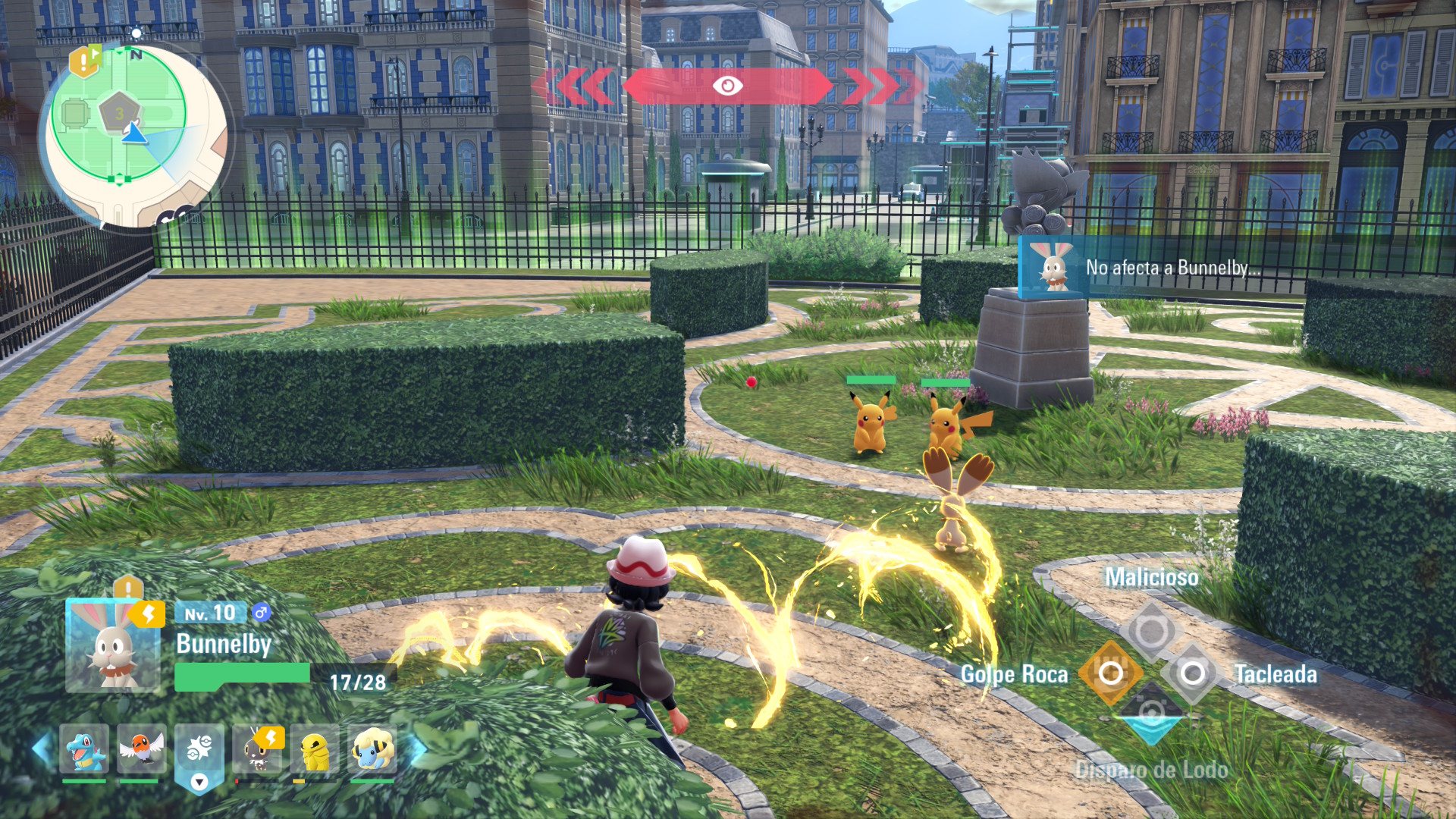Image resolution: width=1456 pixels, height=819 pixels.
Task: Switch to Mareep in the party bar
Action: [372, 750]
